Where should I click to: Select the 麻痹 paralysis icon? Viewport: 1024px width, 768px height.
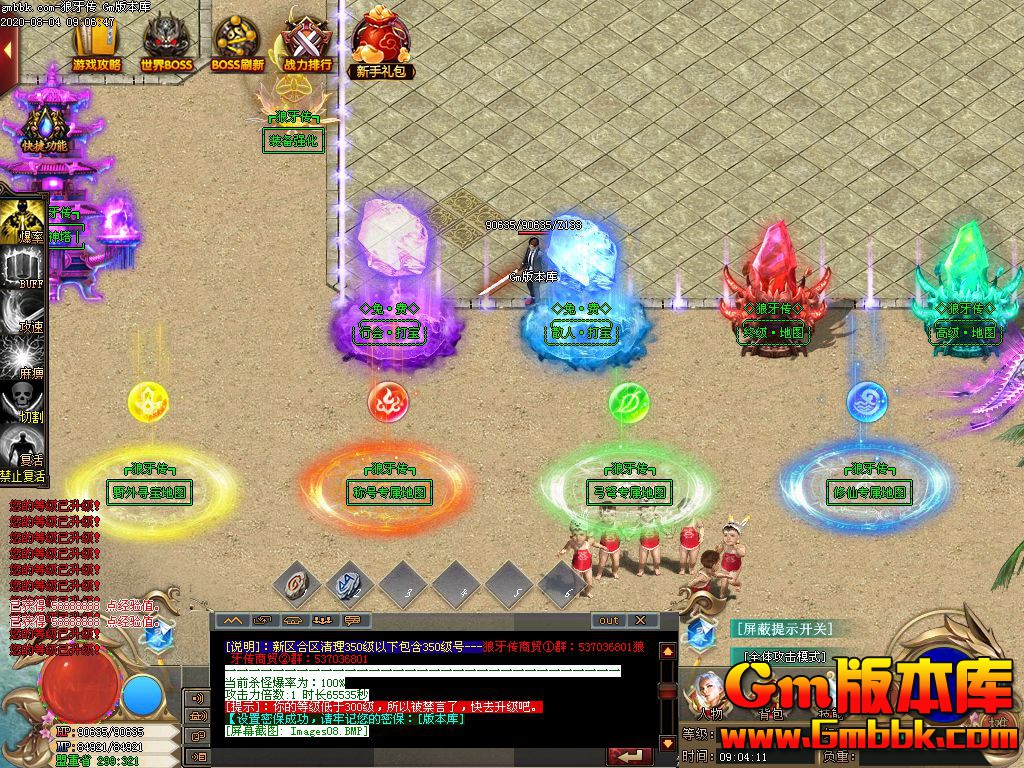(24, 357)
